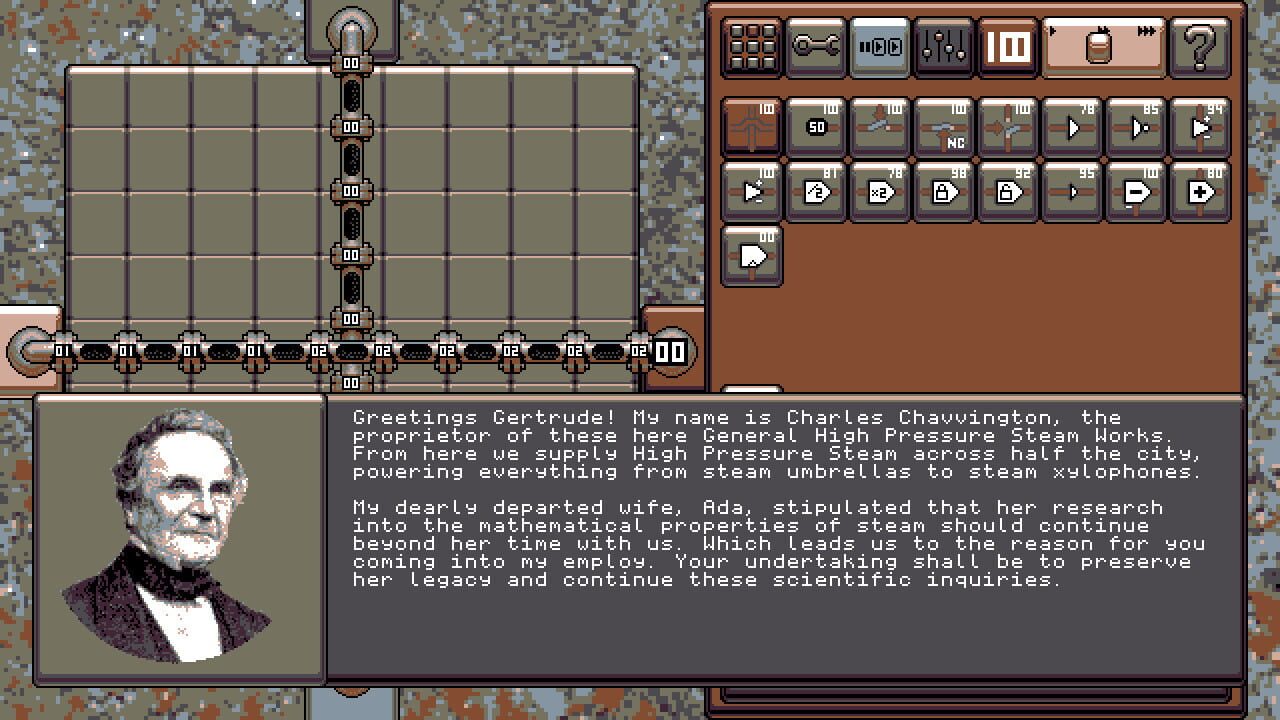The height and width of the screenshot is (720, 1280).
Task: Set normal speed with single-arrow control
Action: pos(1051,30)
